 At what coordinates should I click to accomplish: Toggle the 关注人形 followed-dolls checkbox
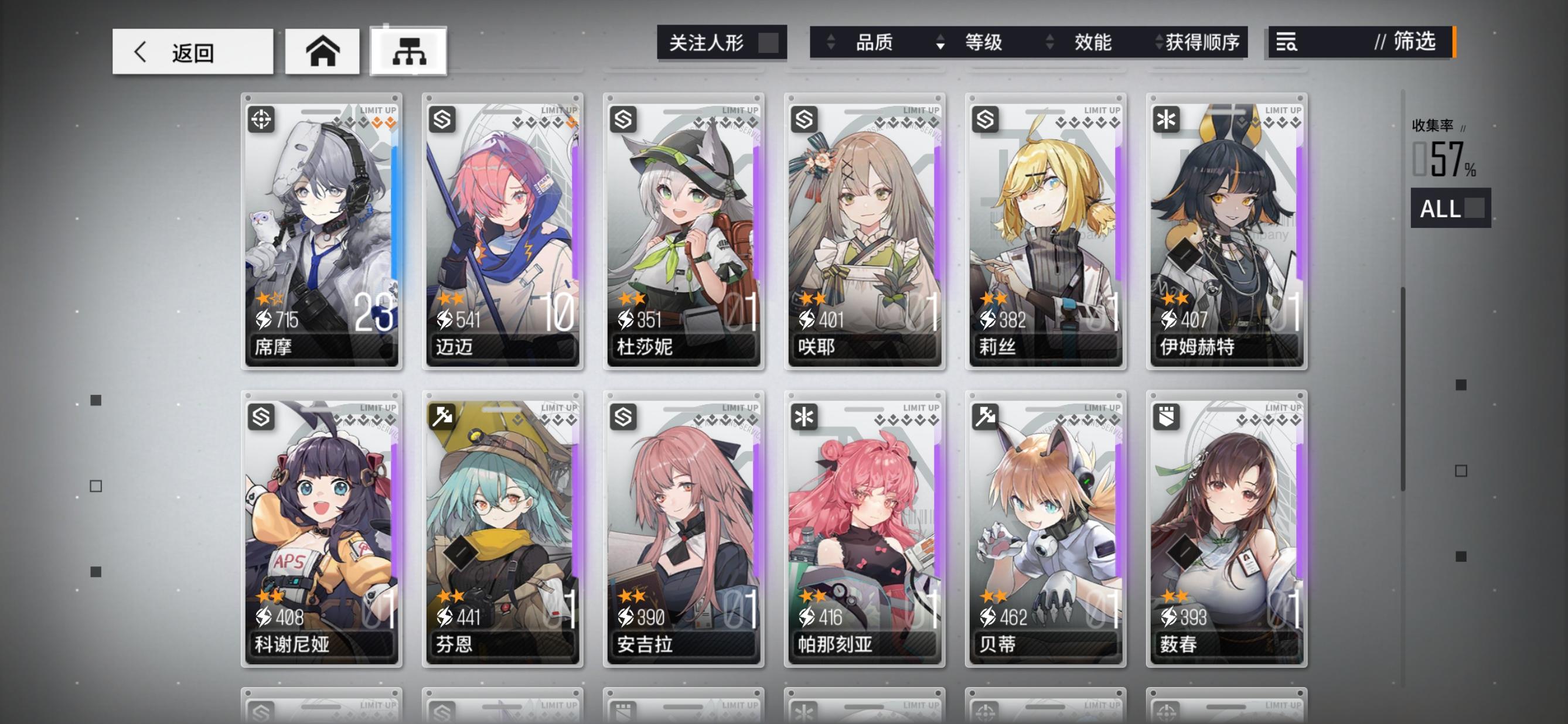pyautogui.click(x=768, y=43)
